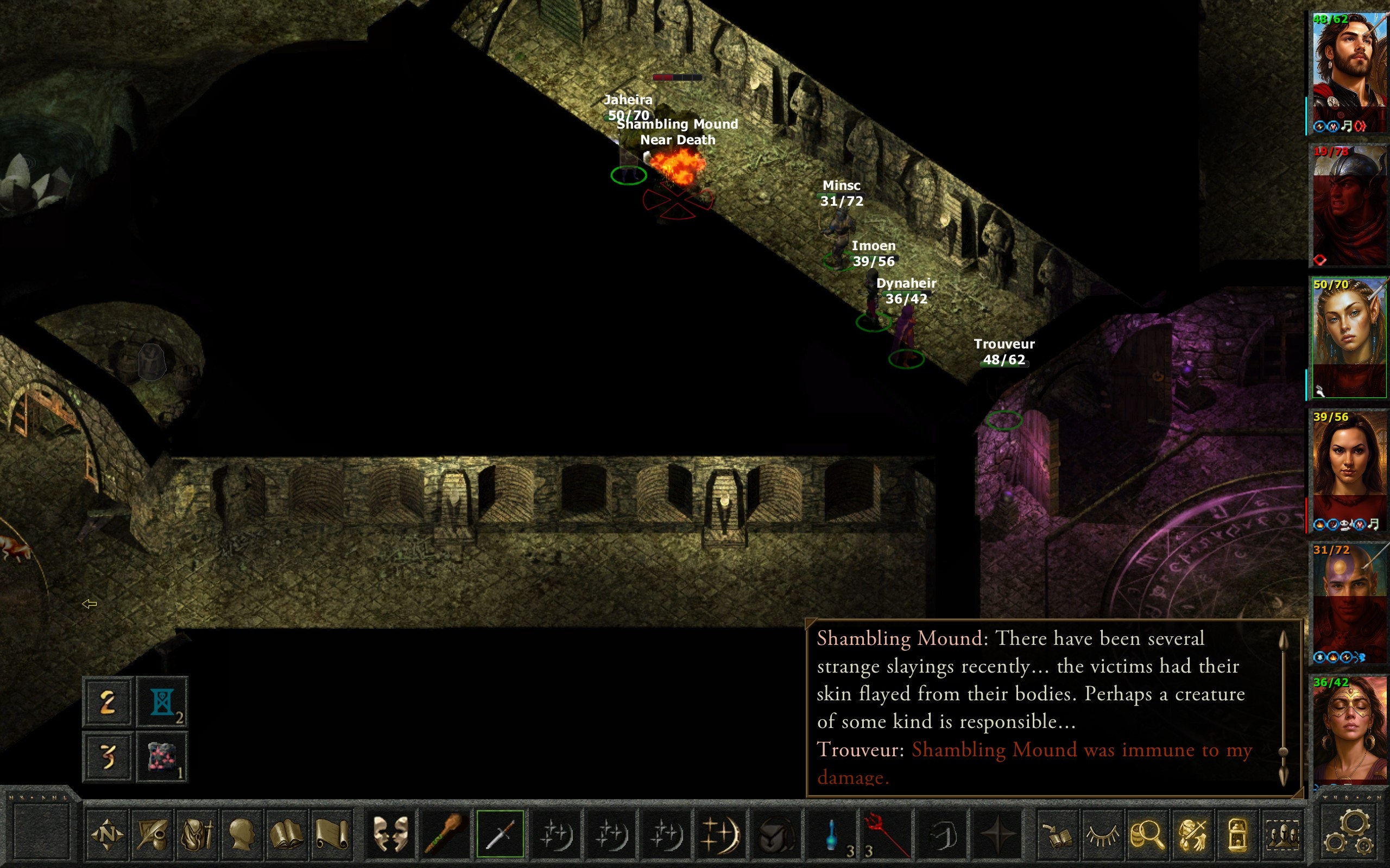Select the highlighted sword weapon slot

[x=500, y=834]
